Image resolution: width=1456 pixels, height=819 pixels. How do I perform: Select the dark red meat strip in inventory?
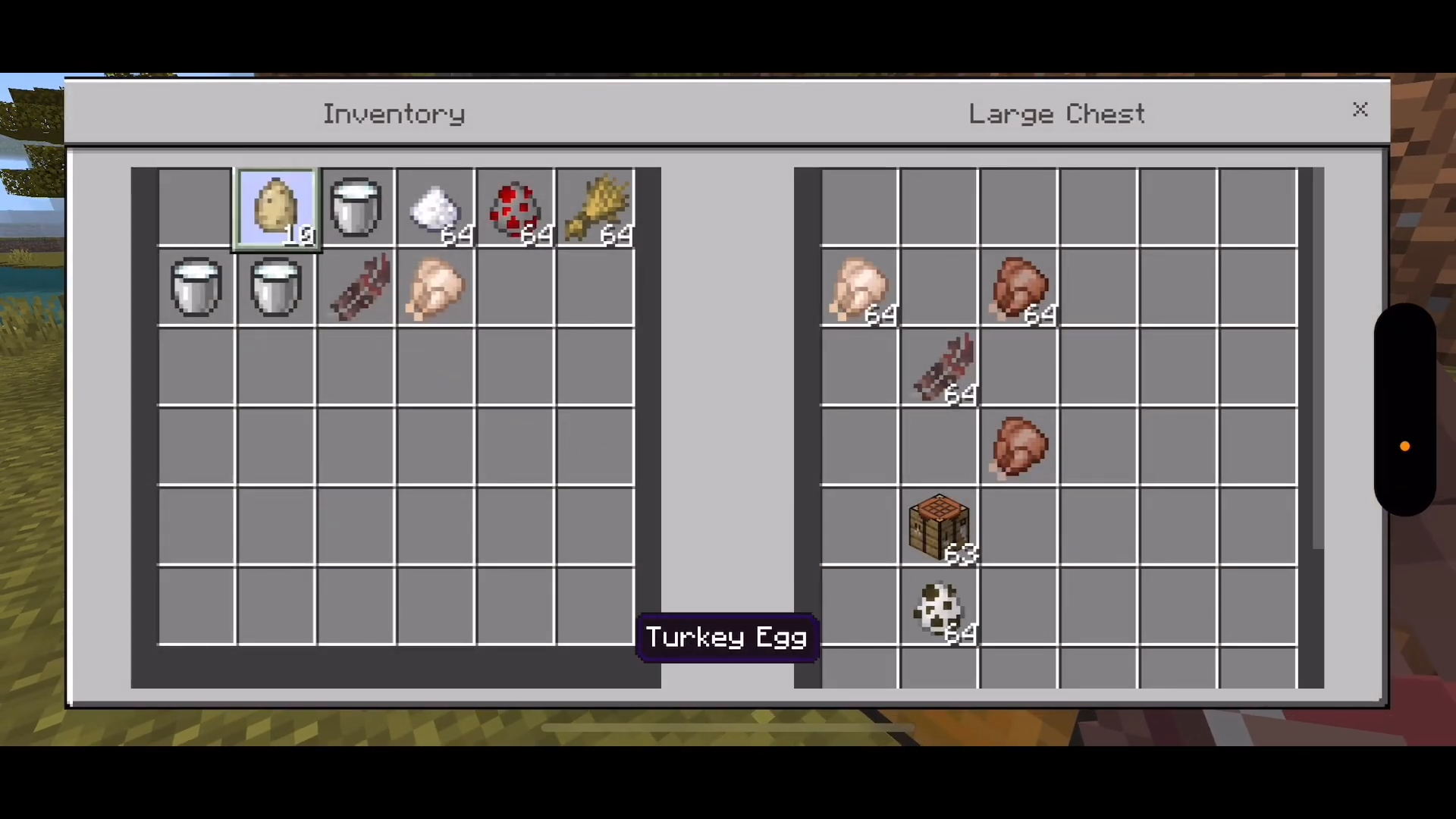coord(356,288)
